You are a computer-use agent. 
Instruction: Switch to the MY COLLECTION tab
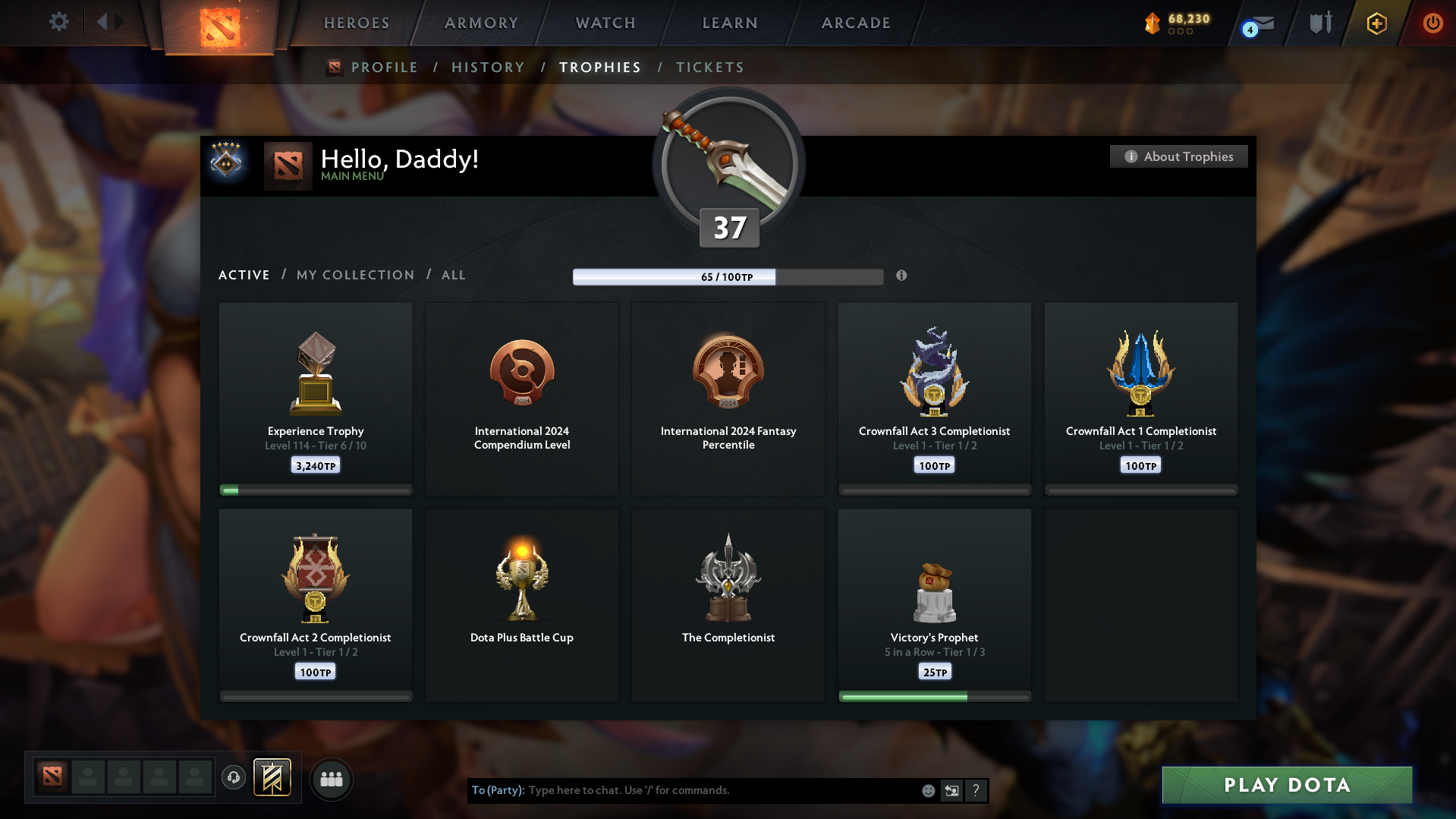click(x=354, y=275)
